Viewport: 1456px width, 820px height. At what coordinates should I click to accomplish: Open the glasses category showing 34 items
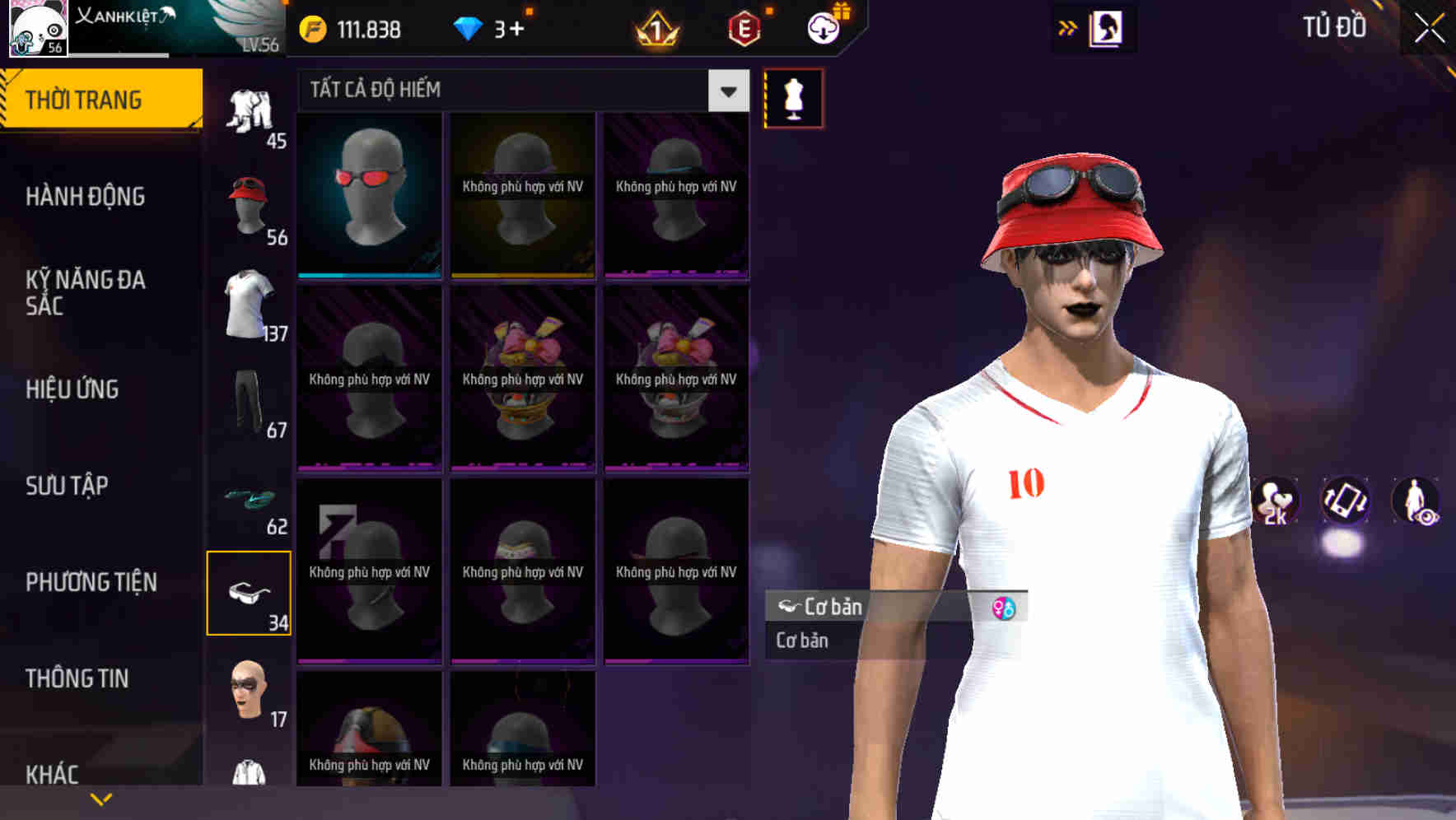[x=249, y=593]
